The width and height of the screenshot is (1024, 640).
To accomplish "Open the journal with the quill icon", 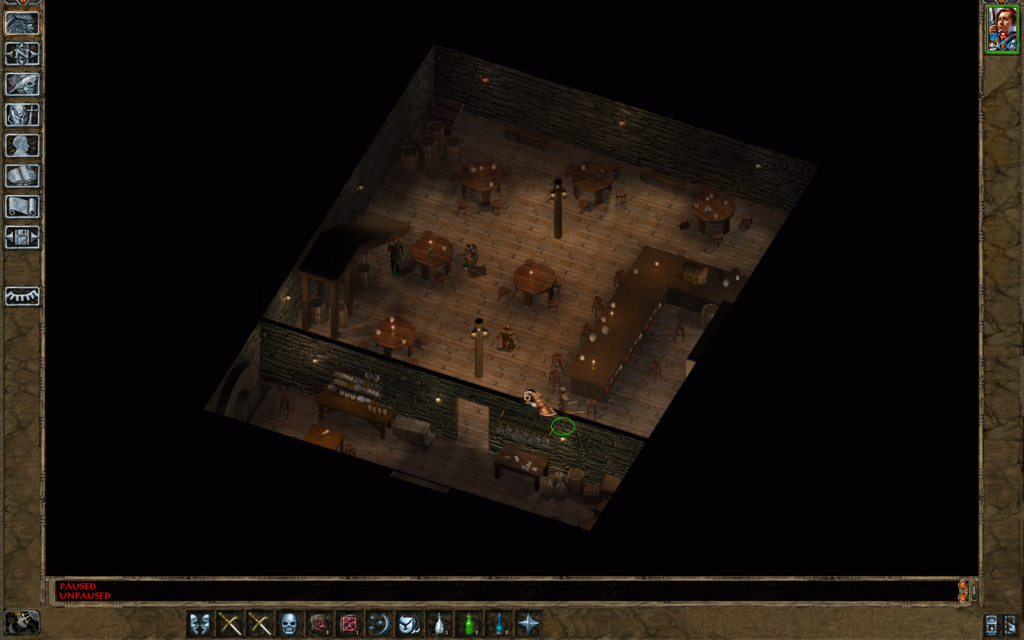I will (x=22, y=85).
